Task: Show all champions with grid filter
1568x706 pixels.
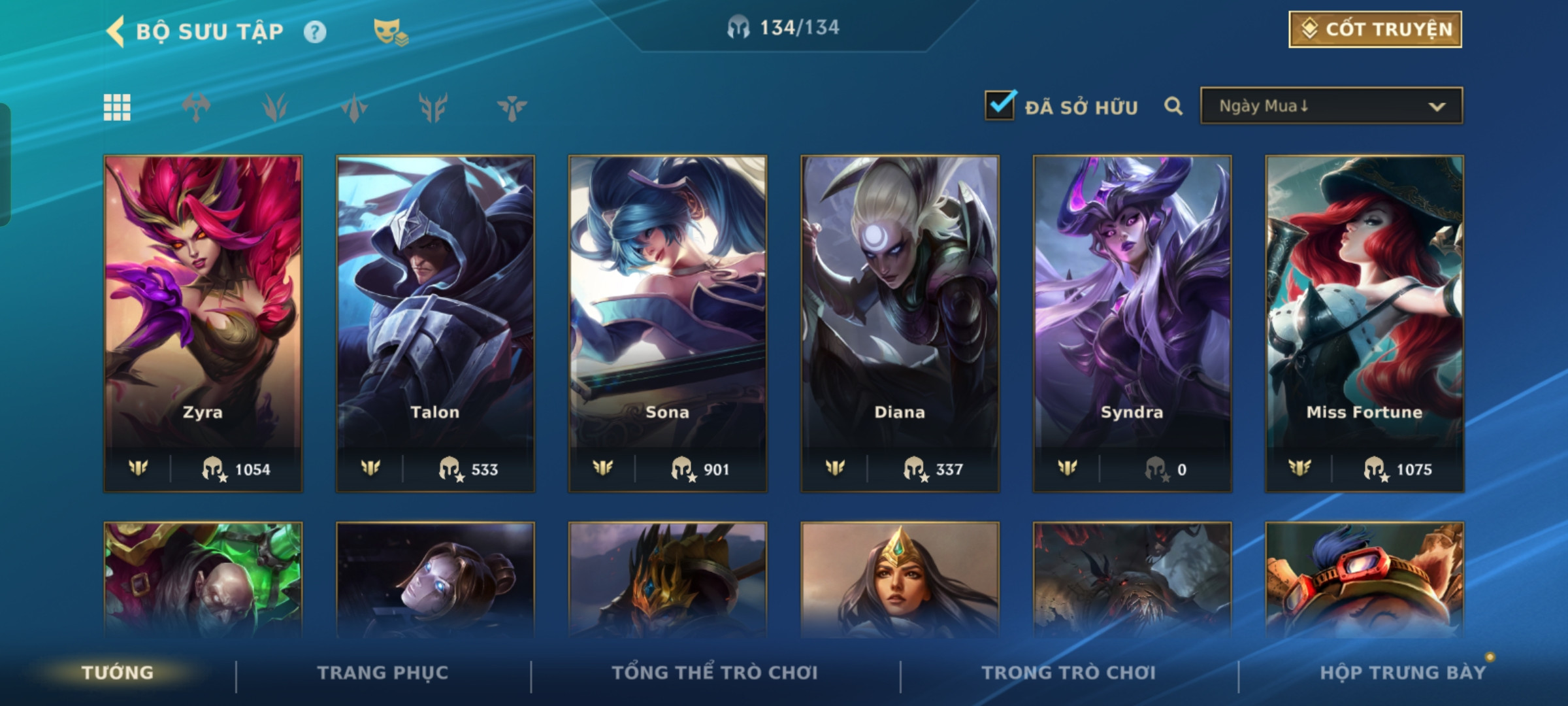Action: 117,107
